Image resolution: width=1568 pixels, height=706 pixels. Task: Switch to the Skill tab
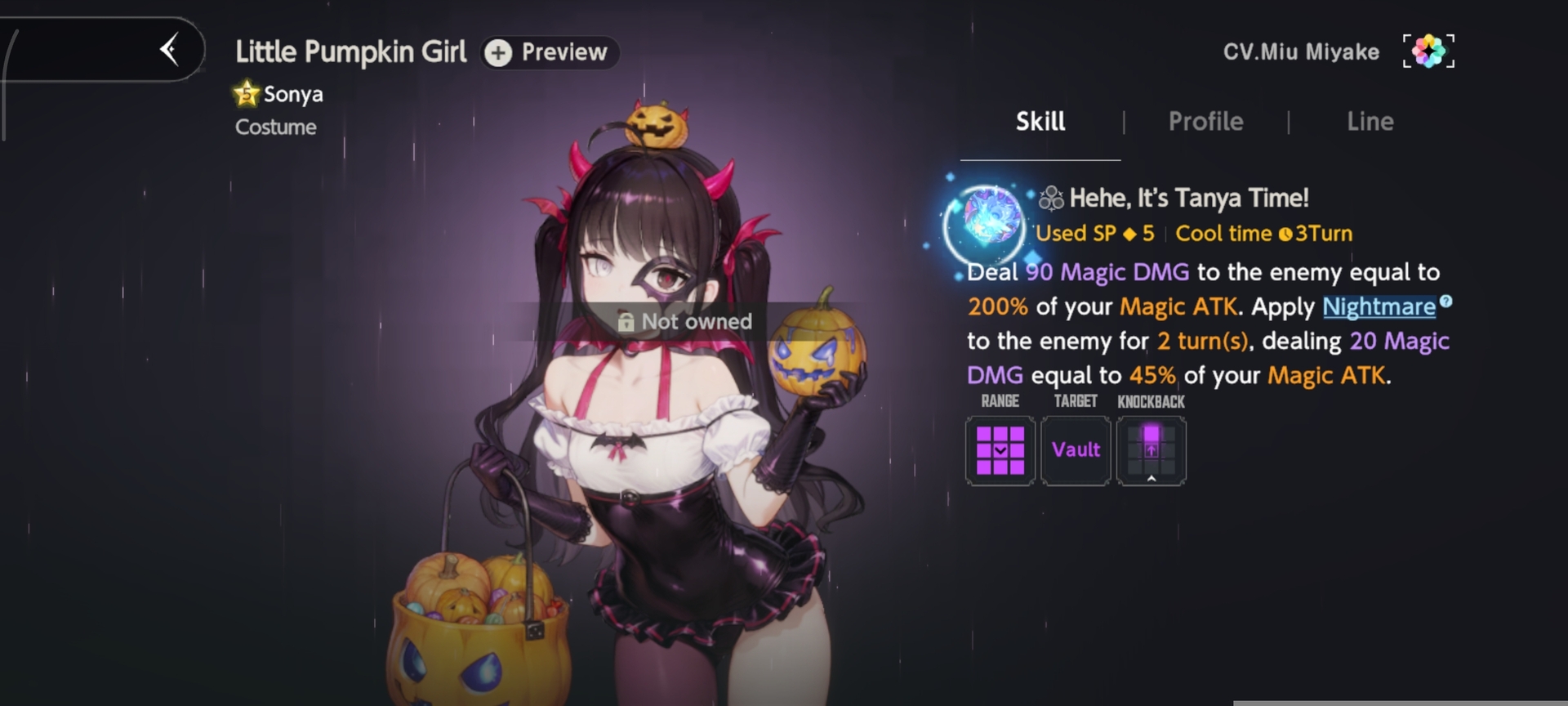tap(1040, 122)
